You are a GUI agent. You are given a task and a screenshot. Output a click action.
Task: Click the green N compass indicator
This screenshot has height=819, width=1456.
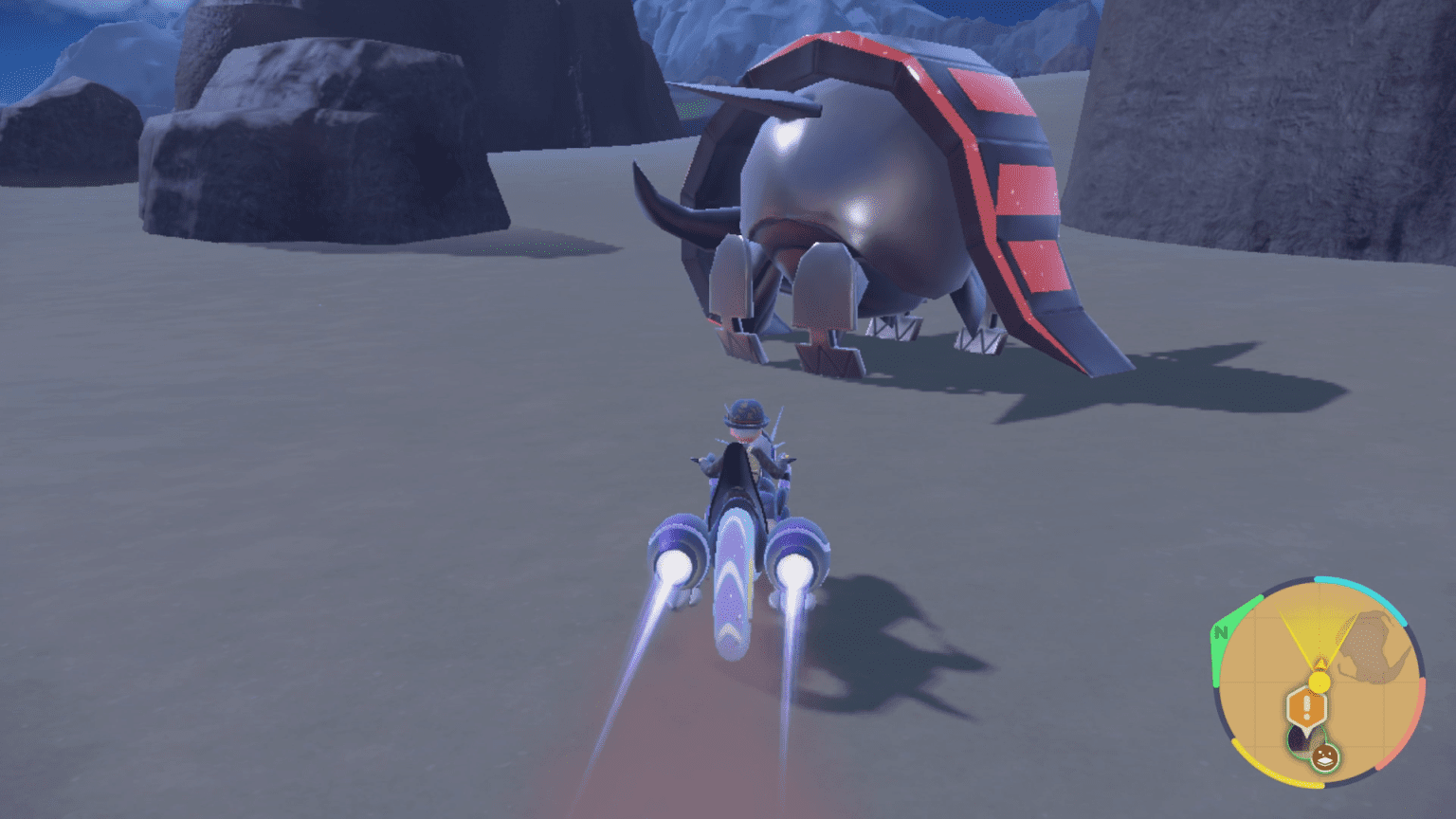click(1222, 631)
